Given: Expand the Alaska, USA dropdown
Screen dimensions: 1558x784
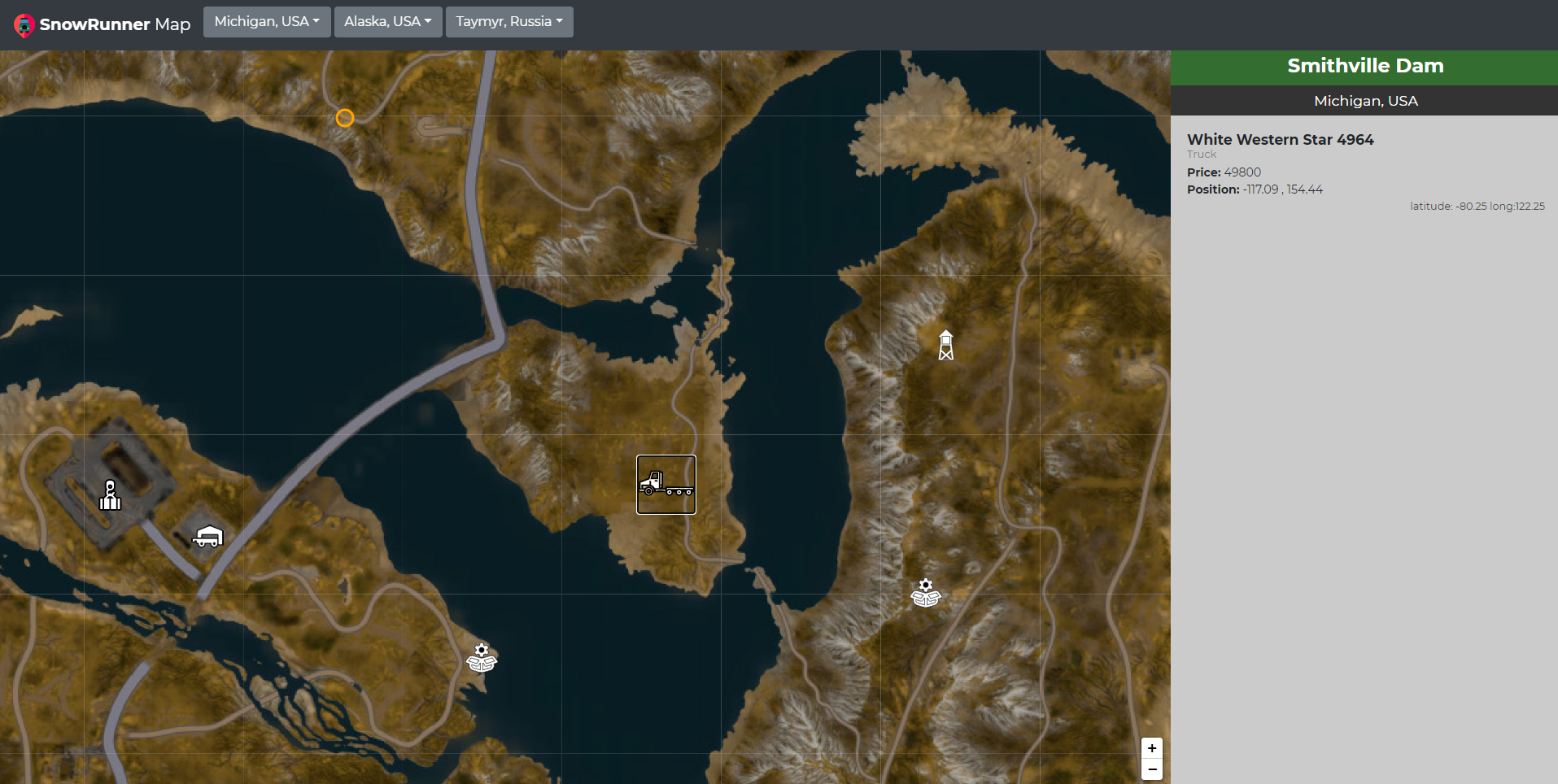Looking at the screenshot, I should coord(388,21).
